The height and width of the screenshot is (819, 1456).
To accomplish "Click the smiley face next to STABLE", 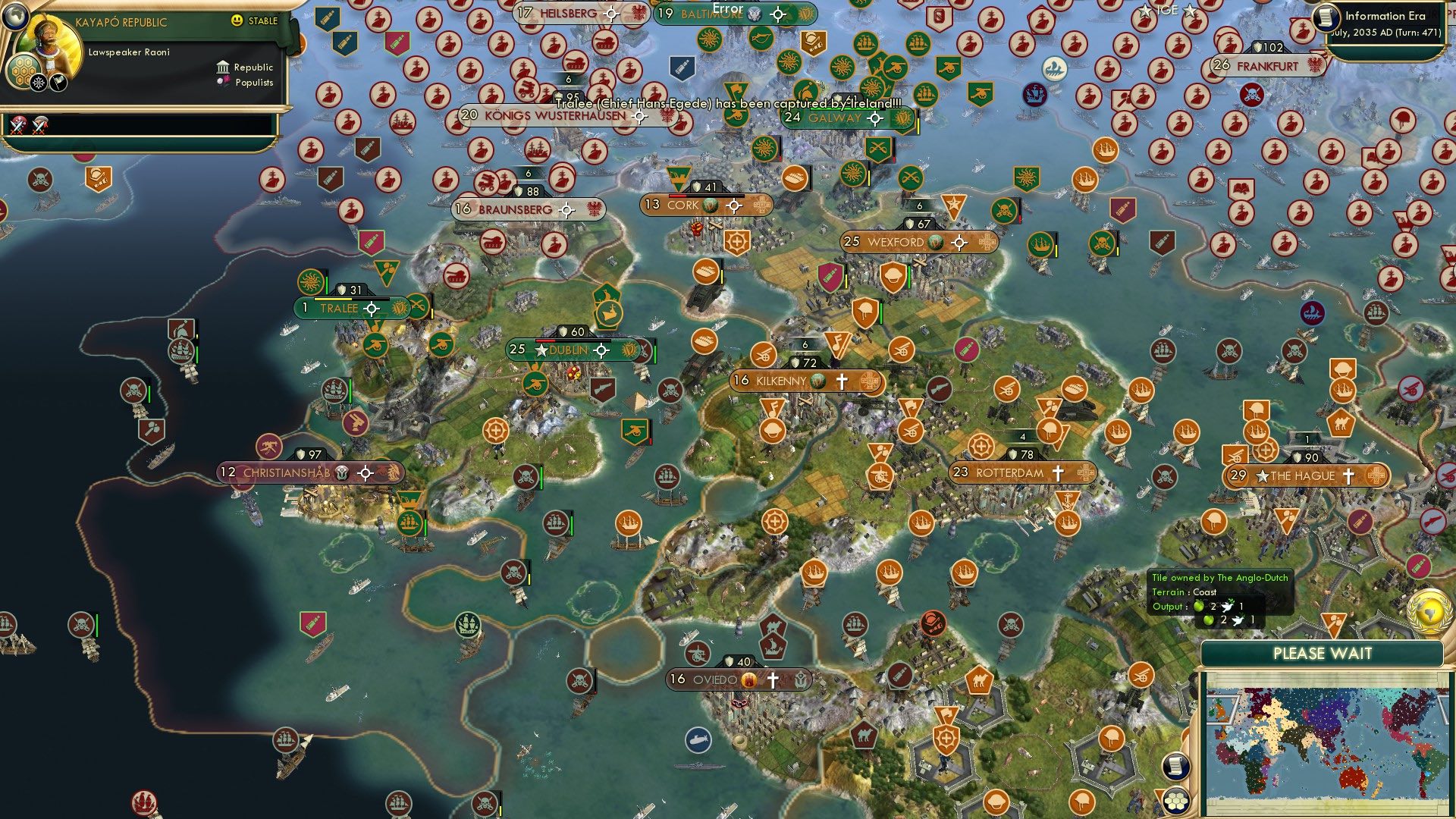I will (237, 22).
